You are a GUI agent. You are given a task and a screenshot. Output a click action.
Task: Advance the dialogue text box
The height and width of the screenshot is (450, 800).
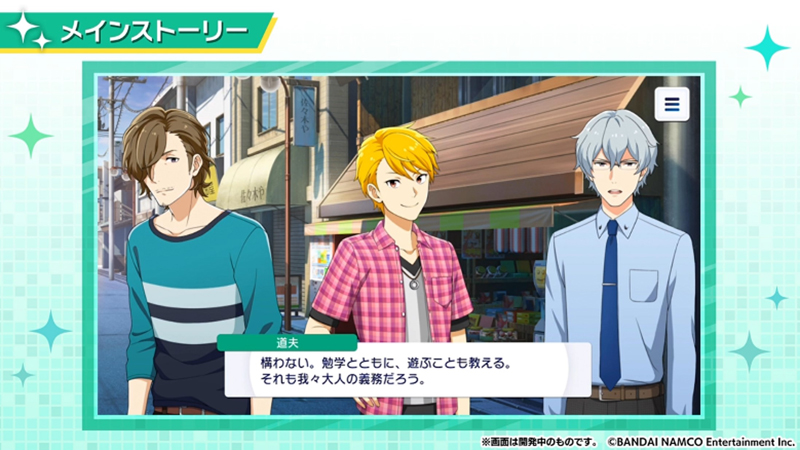407,369
